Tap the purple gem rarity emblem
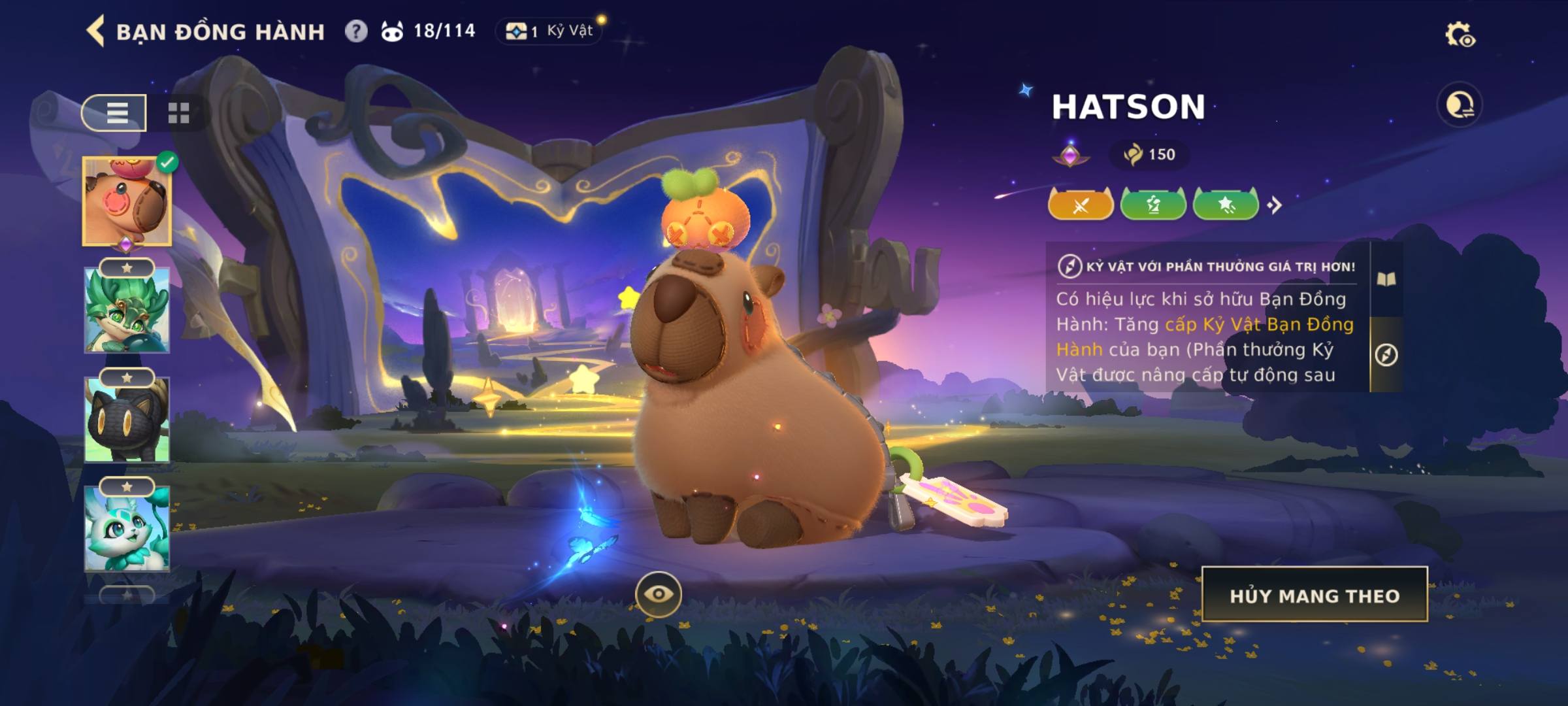 1070,155
